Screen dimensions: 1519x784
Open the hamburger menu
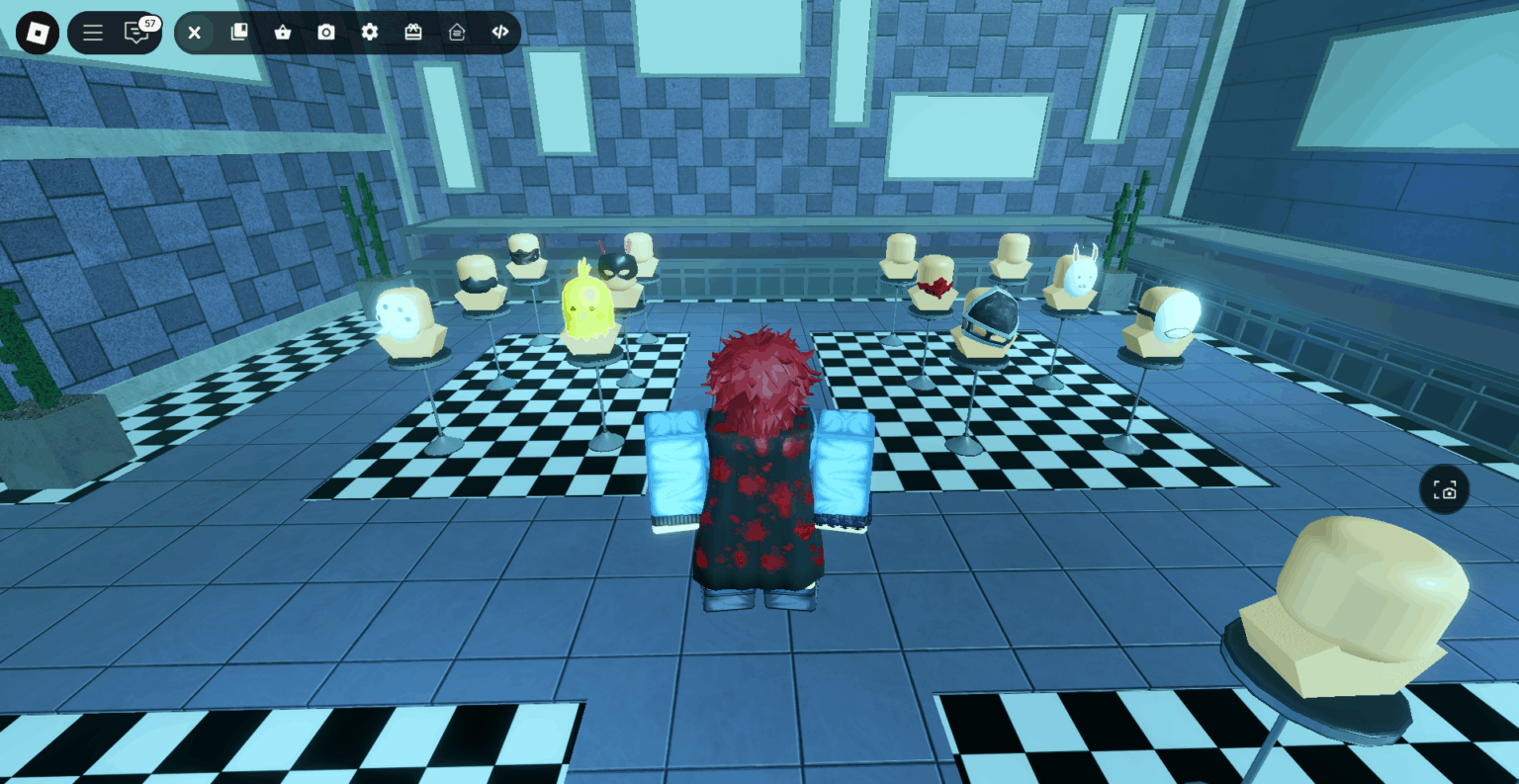[92, 32]
